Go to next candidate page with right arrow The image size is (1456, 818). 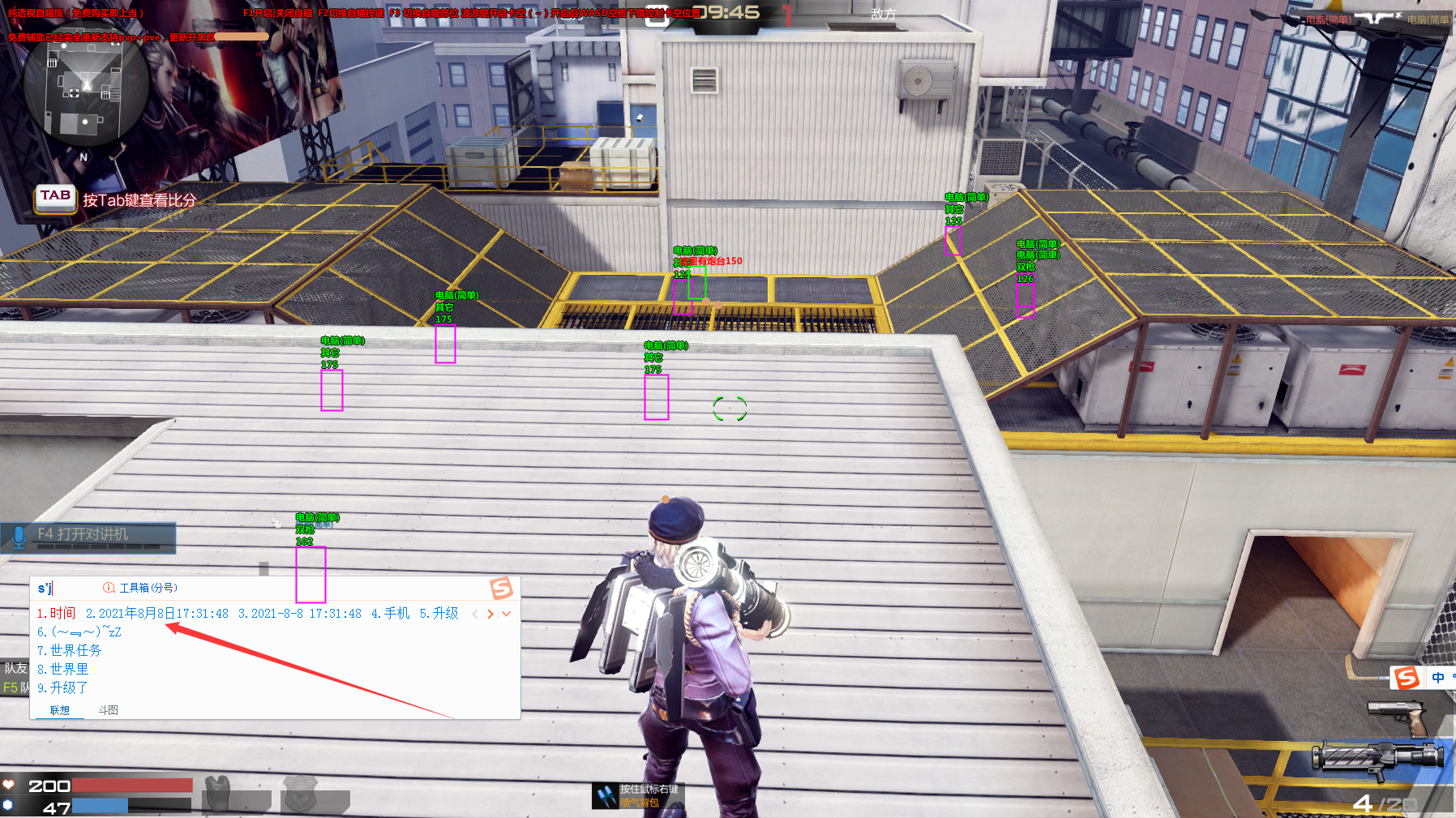(490, 614)
